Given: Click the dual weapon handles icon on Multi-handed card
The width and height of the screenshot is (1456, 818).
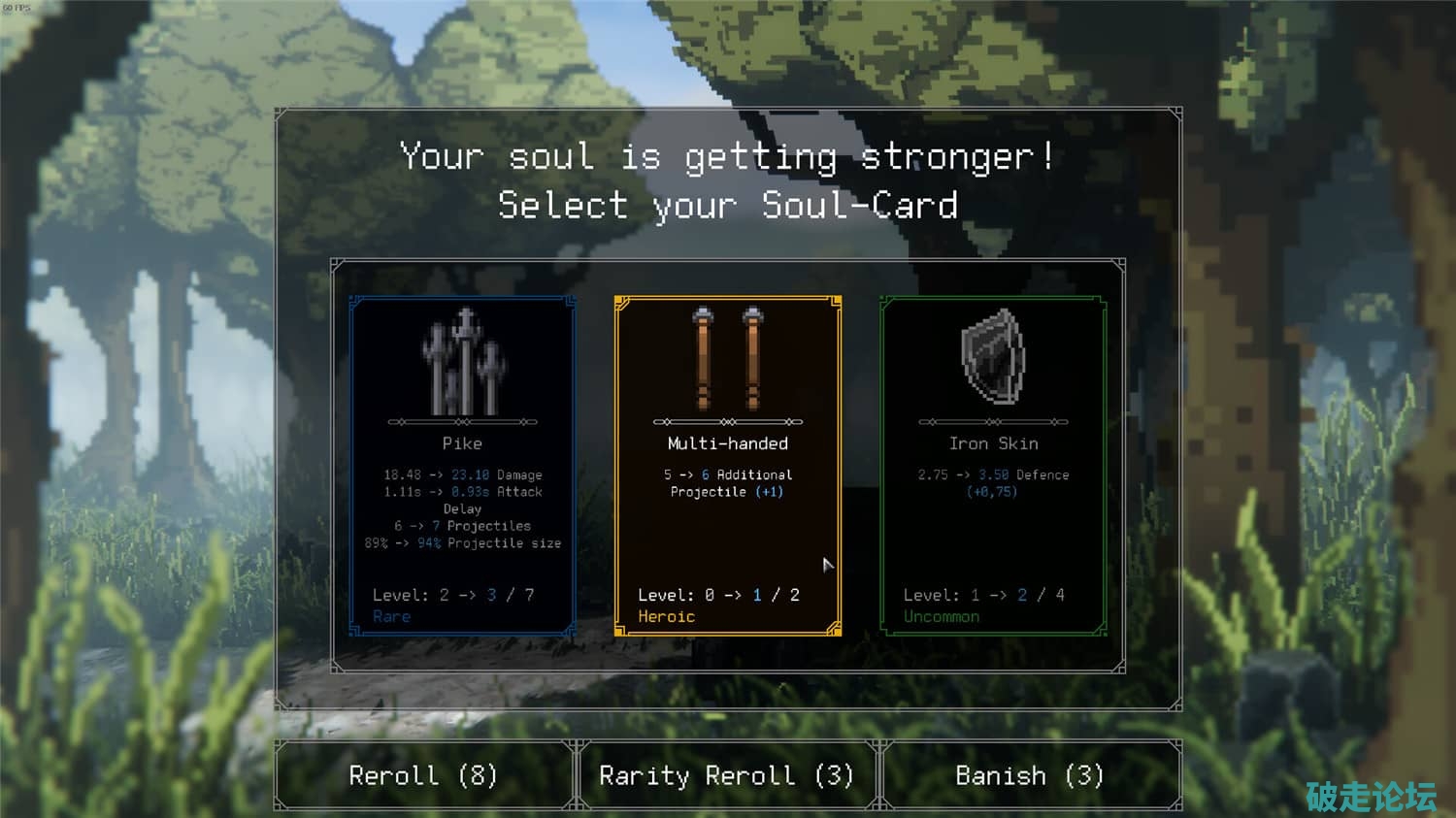Looking at the screenshot, I should tap(727, 359).
